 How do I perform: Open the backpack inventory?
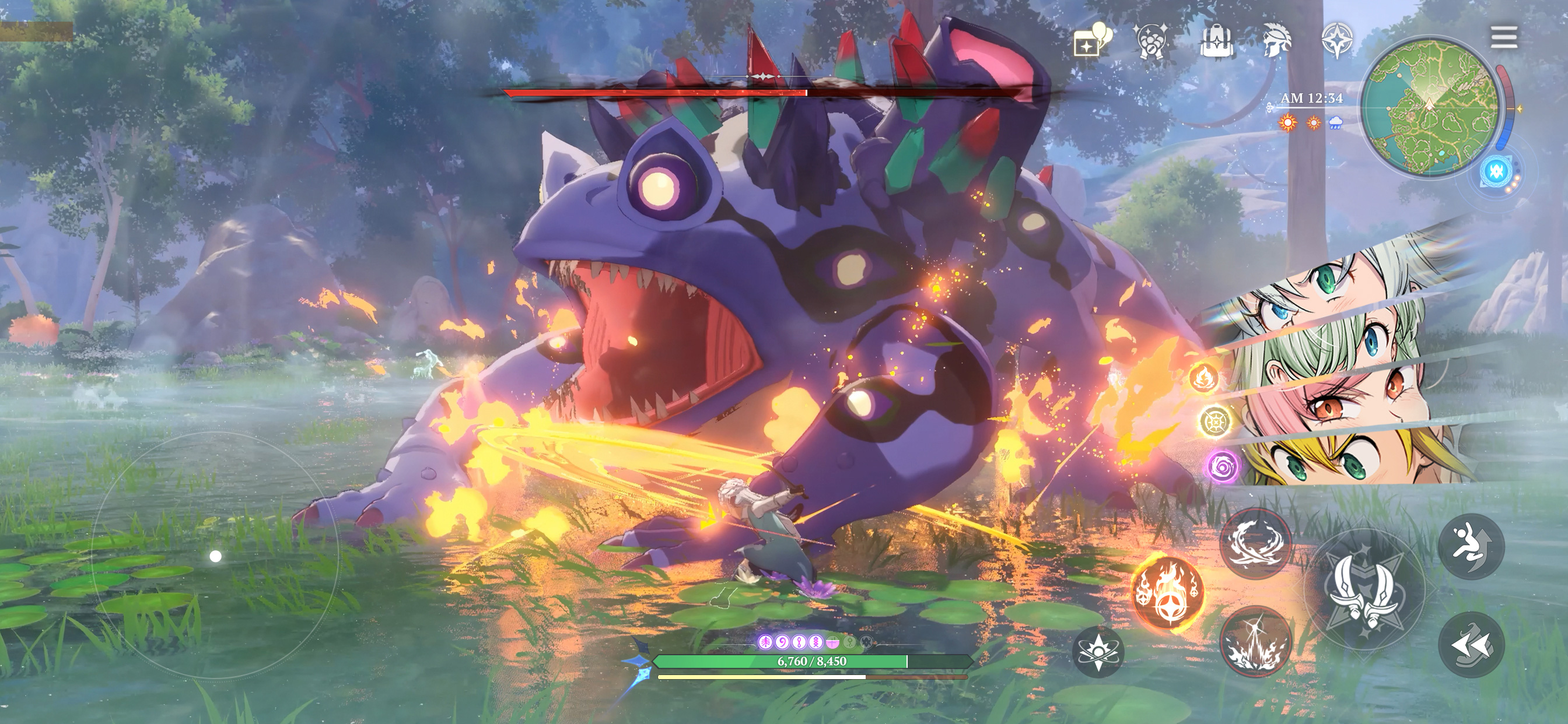(1217, 40)
